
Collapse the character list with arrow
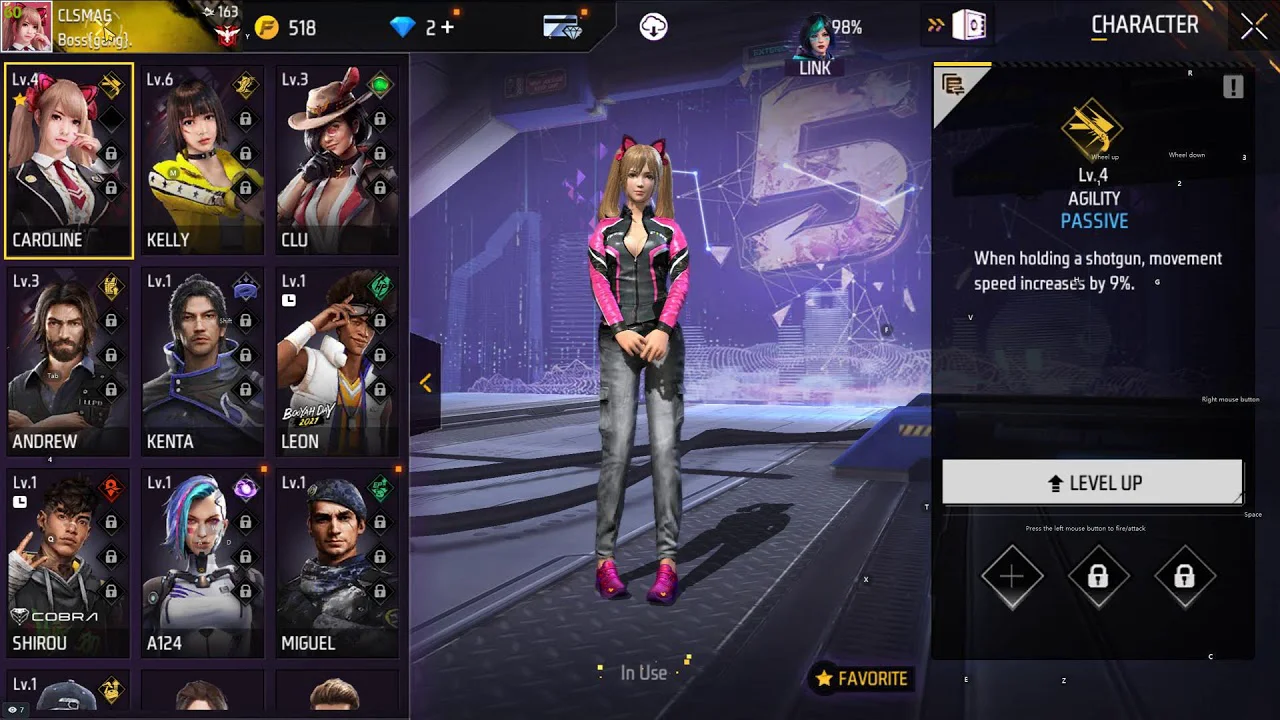pos(425,383)
